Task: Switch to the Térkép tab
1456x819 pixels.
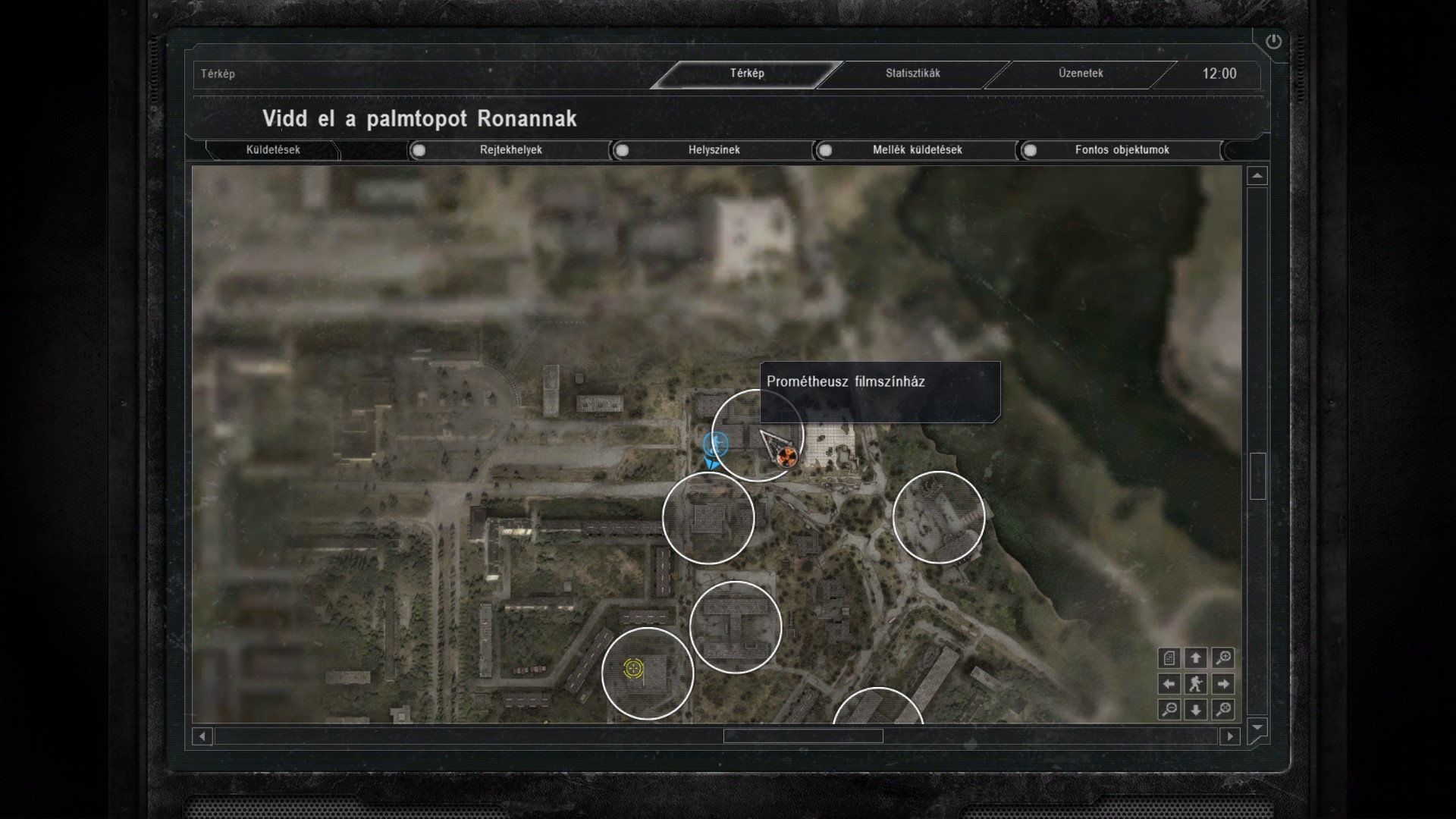Action: tap(747, 74)
